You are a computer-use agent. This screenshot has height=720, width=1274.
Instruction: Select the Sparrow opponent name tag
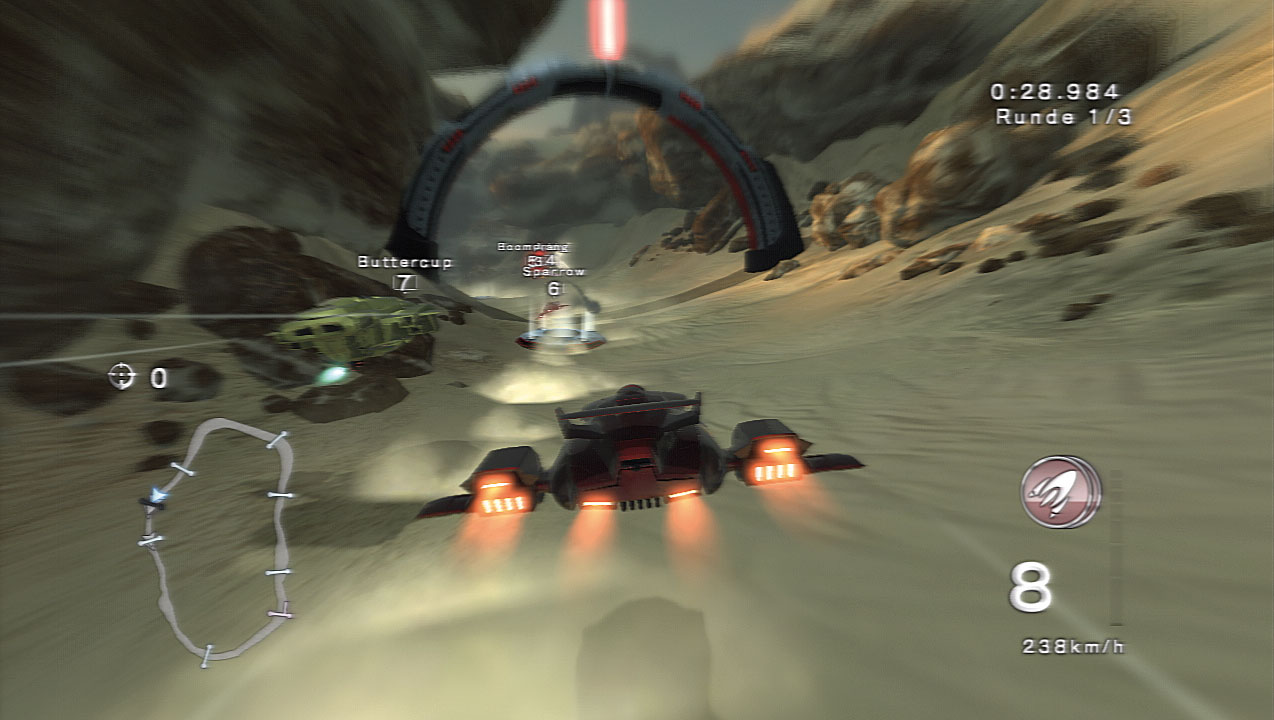553,271
